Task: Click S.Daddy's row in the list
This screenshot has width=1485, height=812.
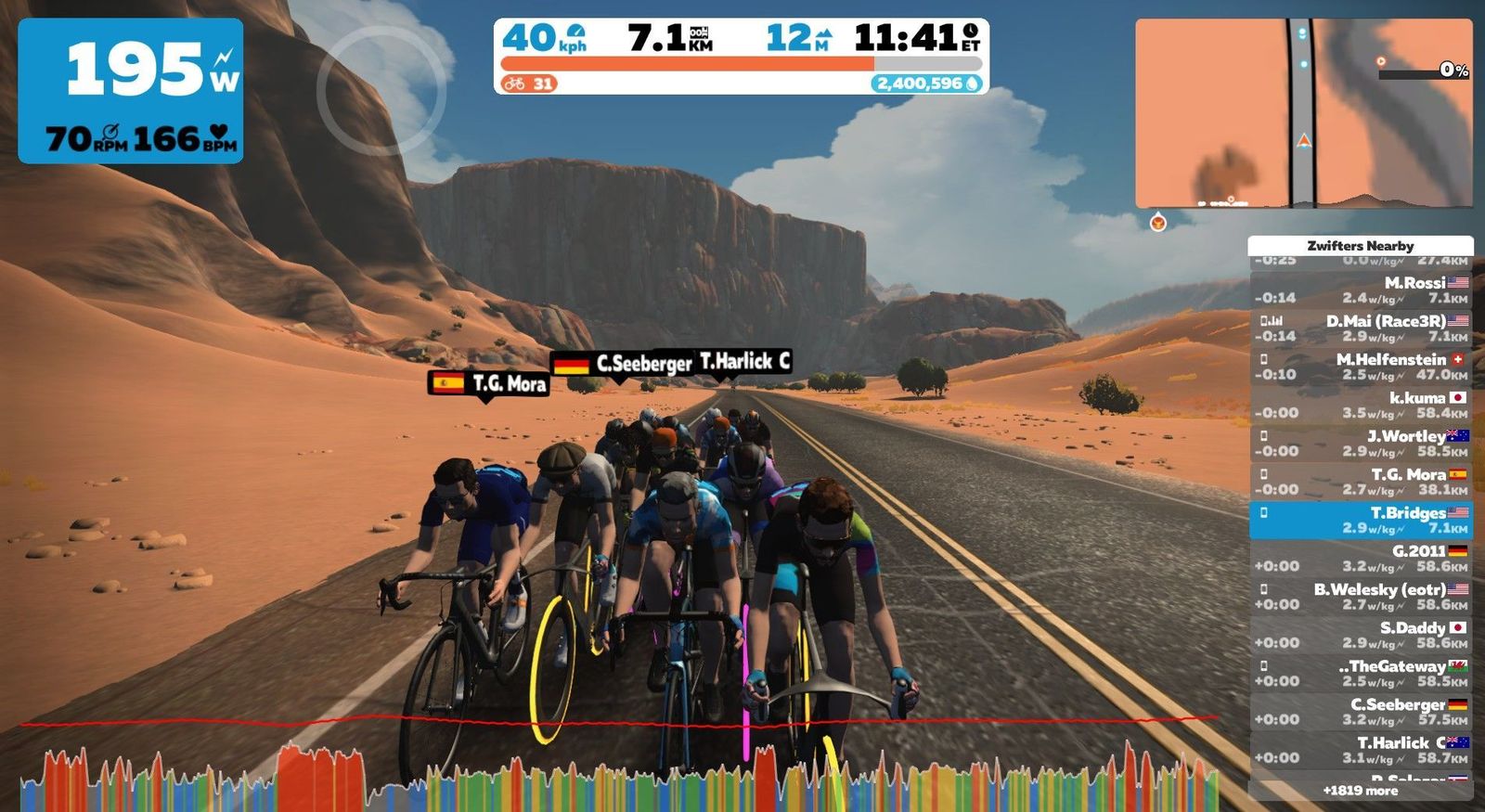Action: 1361,635
